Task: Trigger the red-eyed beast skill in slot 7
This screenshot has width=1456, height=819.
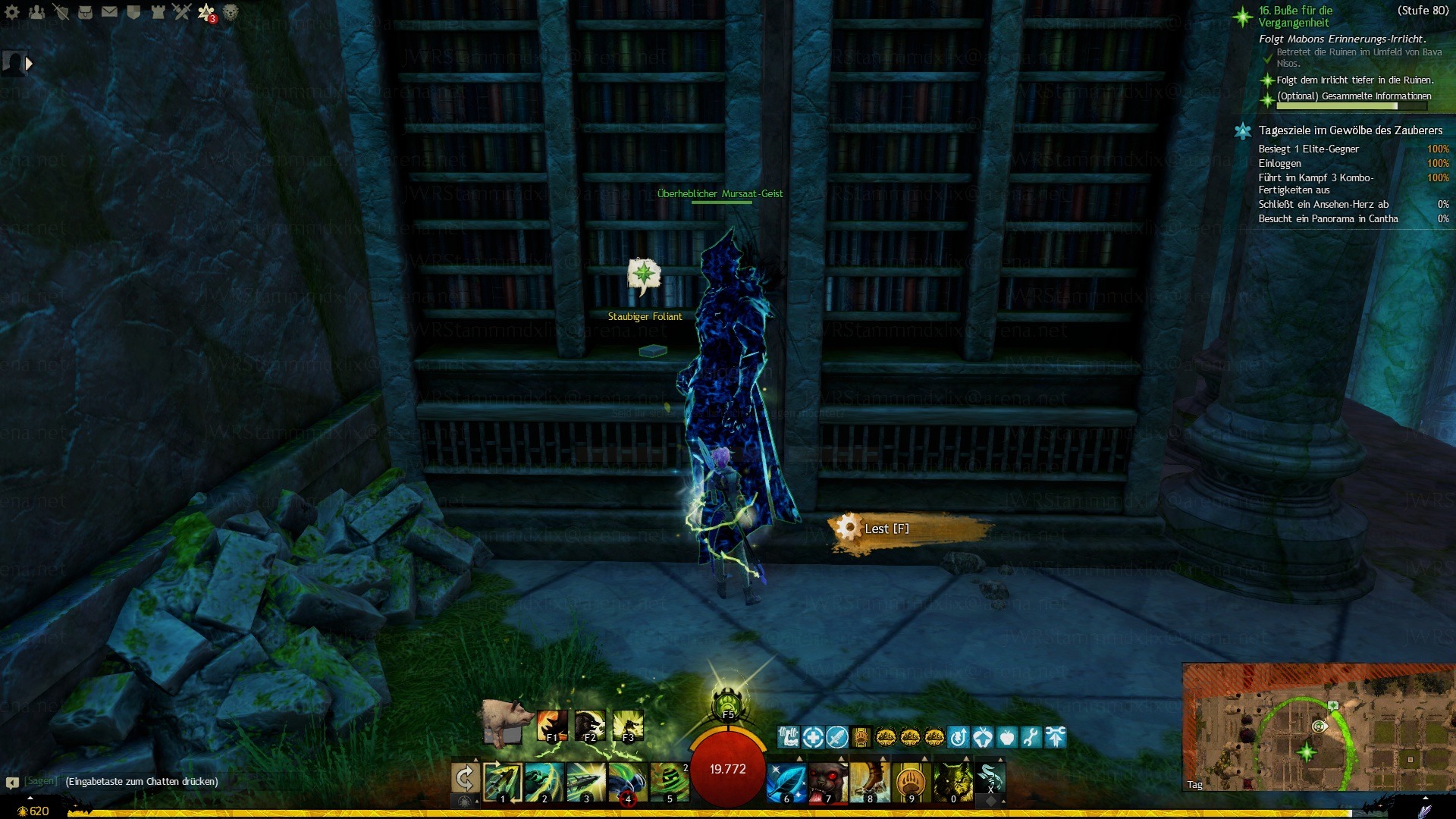Action: coord(827,782)
